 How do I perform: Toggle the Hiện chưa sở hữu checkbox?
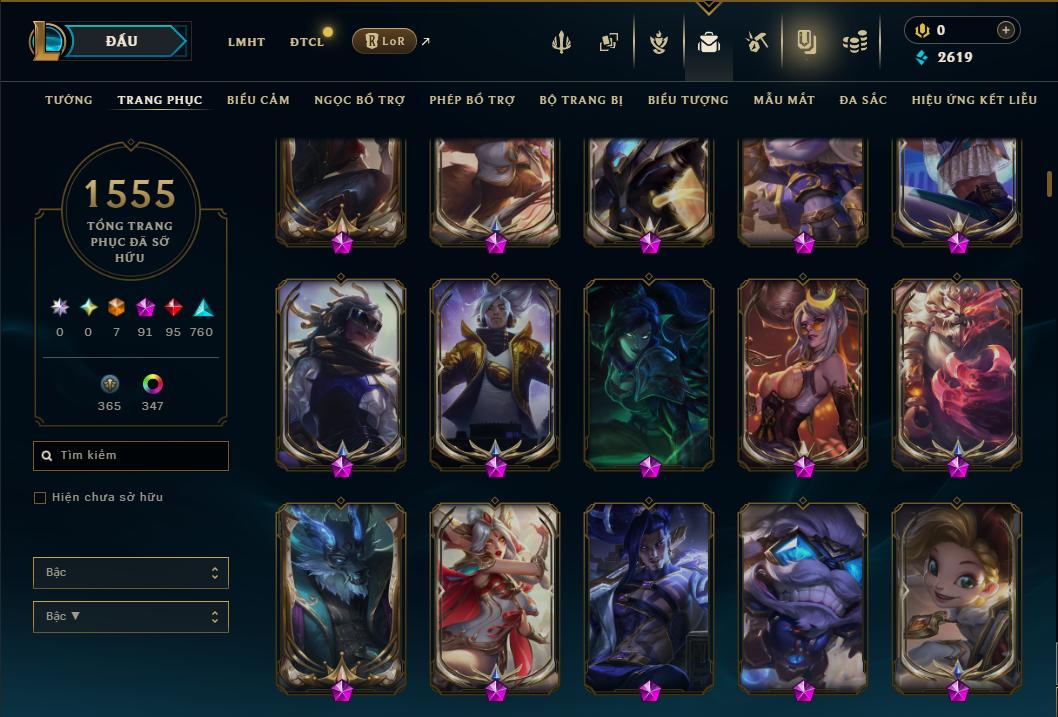point(40,498)
